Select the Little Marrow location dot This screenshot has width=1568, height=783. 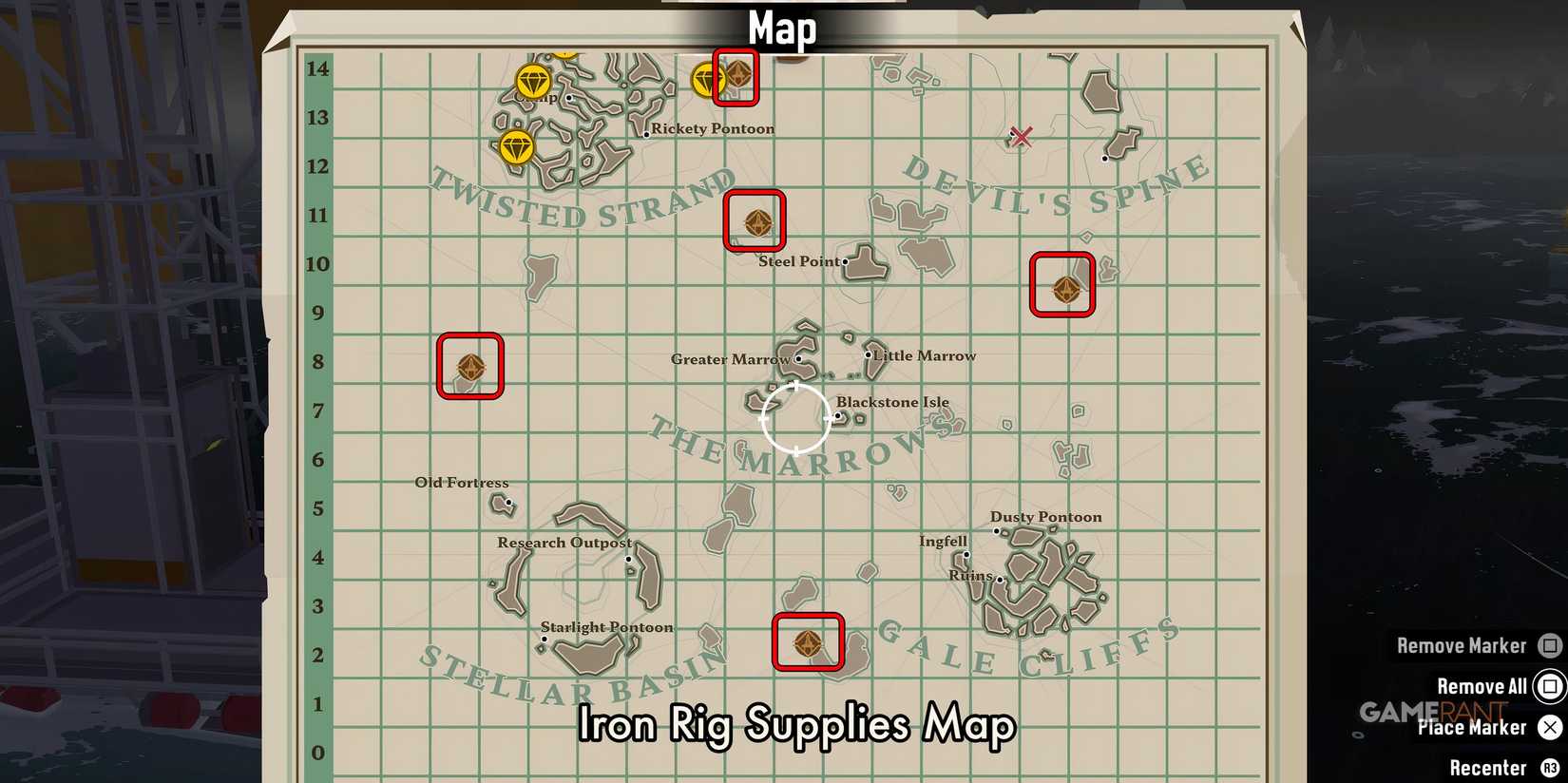[868, 355]
